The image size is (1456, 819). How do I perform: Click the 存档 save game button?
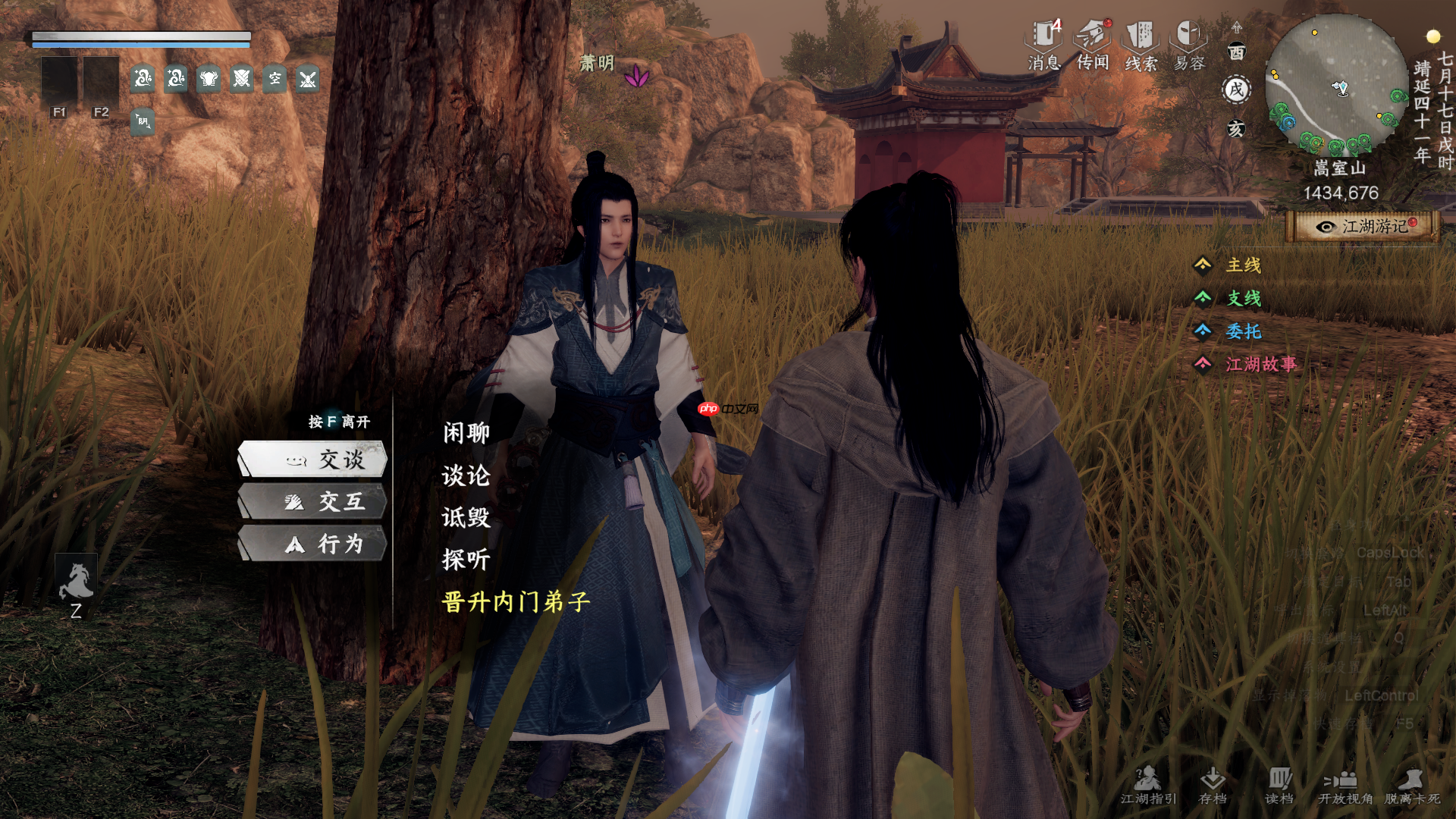pyautogui.click(x=1213, y=785)
